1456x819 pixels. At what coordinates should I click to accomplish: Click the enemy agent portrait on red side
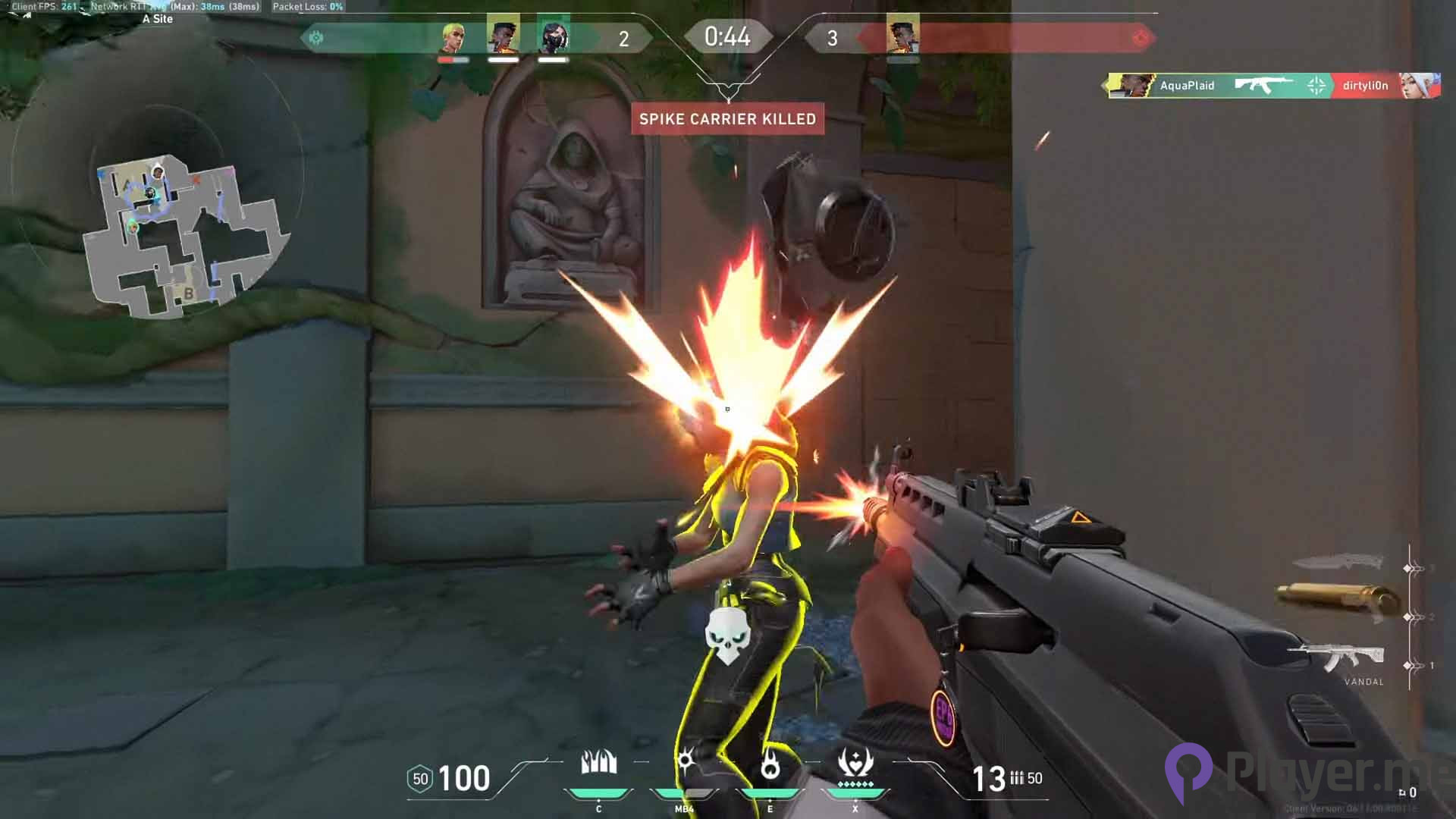point(902,36)
